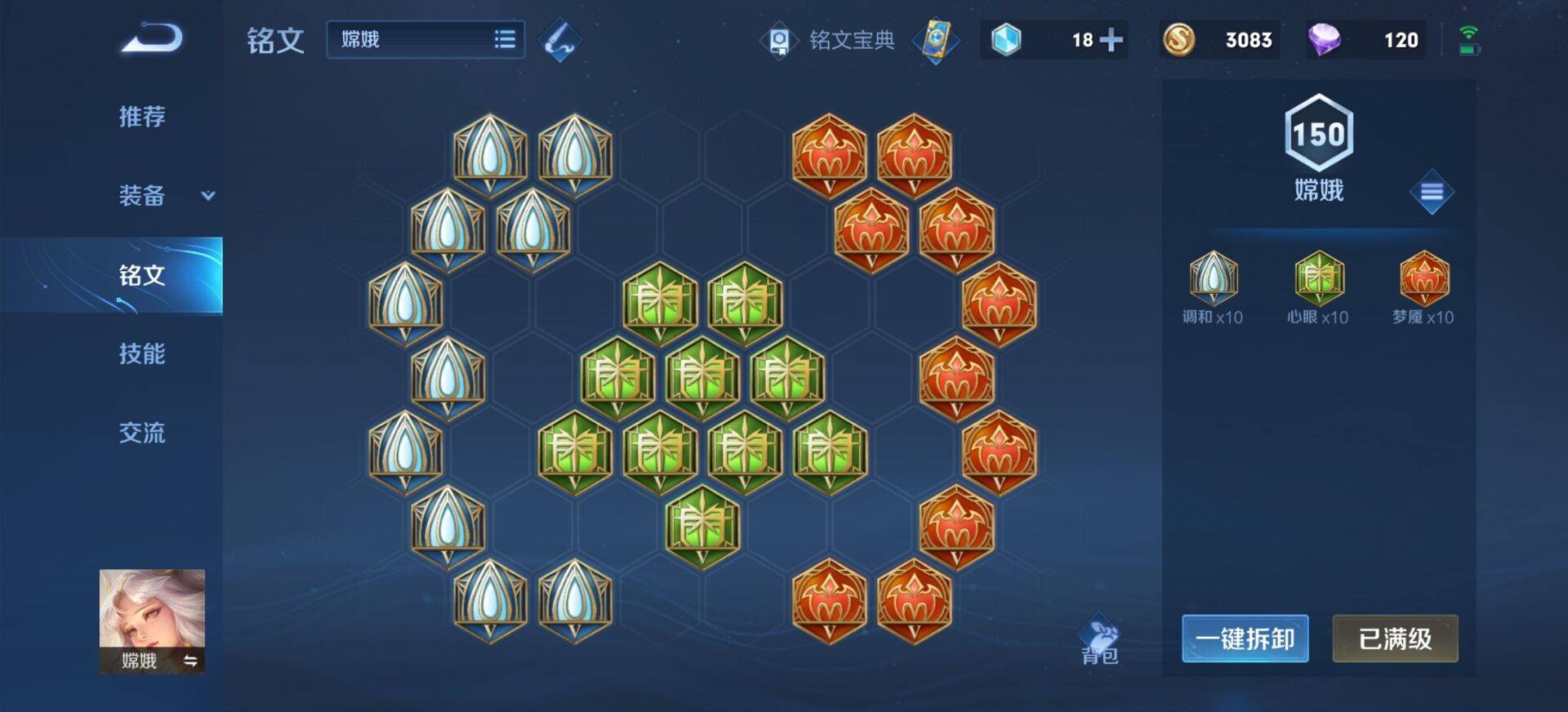This screenshot has width=1568, height=712.
Task: Click the 已满级 max level button
Action: [1395, 639]
